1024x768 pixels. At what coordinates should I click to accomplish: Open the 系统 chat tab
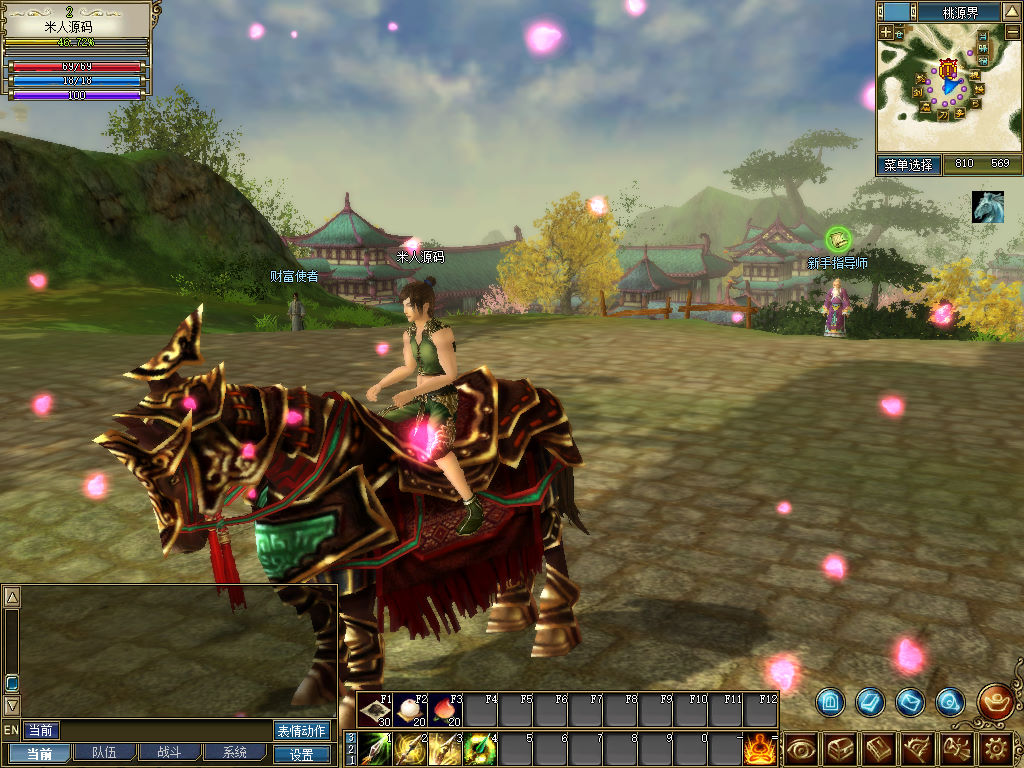click(x=234, y=753)
